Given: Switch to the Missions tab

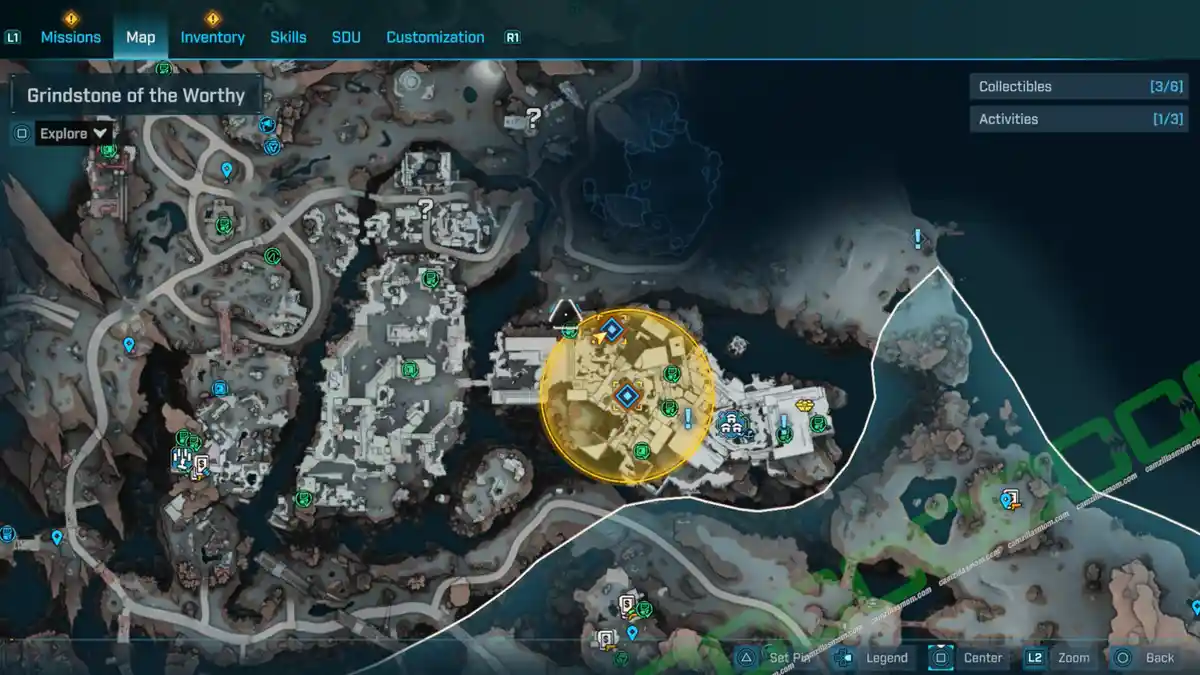Looking at the screenshot, I should point(70,37).
